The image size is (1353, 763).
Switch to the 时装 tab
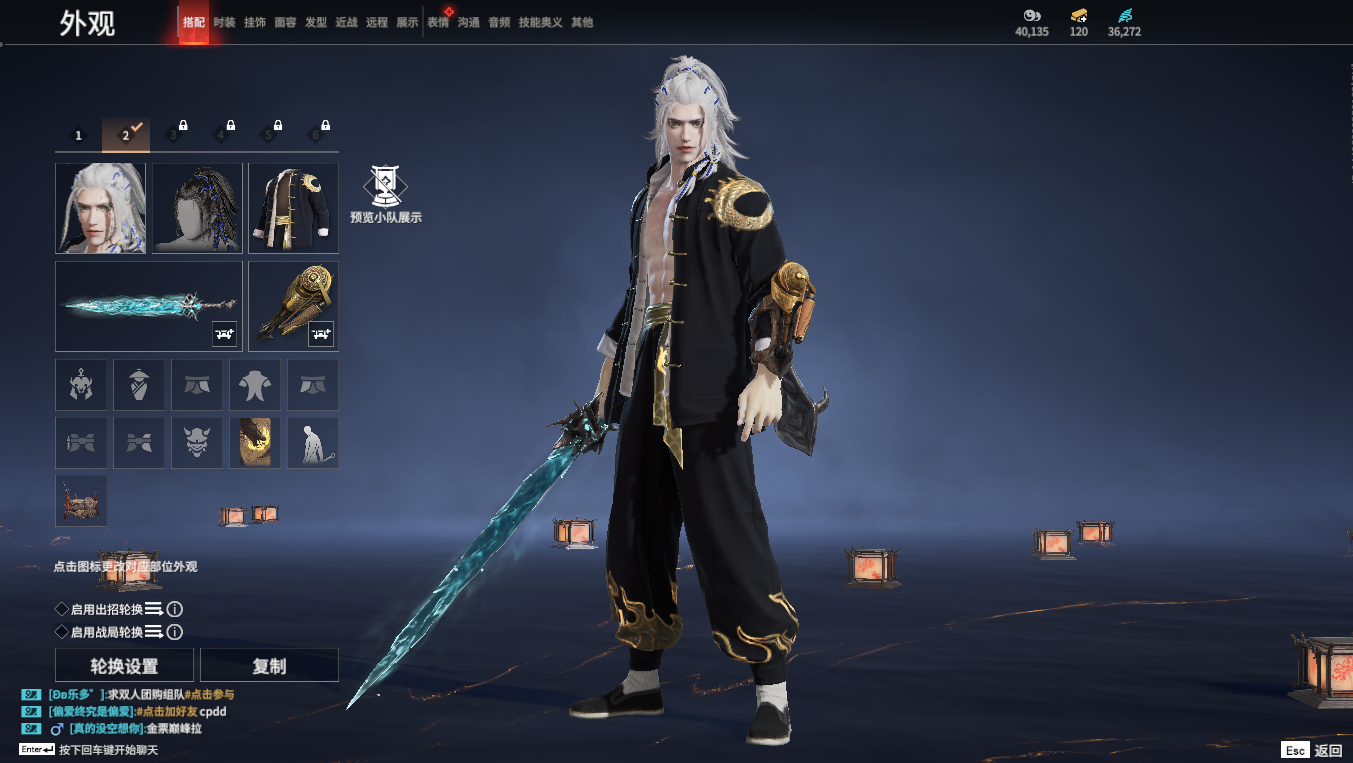point(224,22)
